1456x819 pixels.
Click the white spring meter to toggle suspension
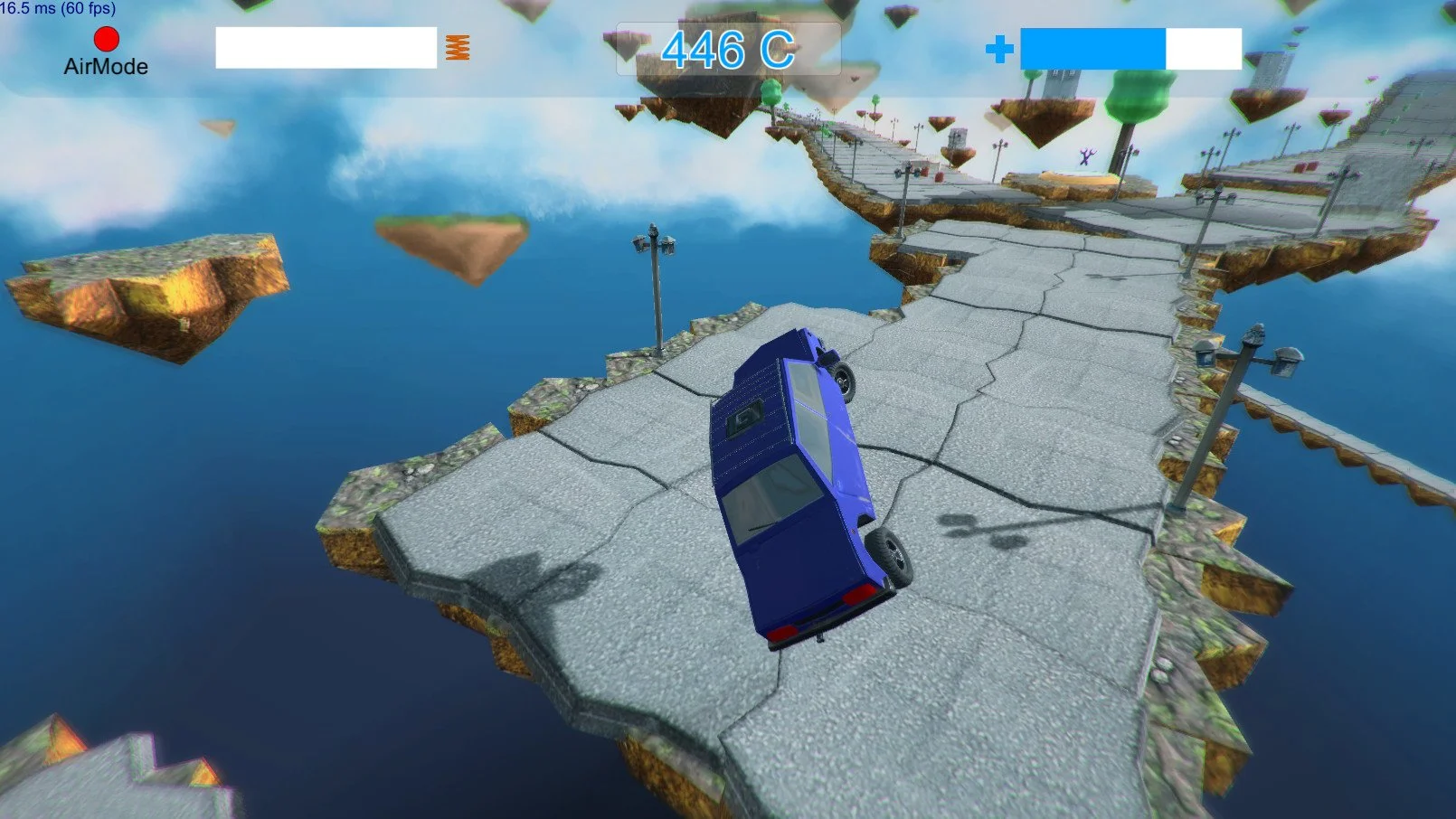coord(327,49)
